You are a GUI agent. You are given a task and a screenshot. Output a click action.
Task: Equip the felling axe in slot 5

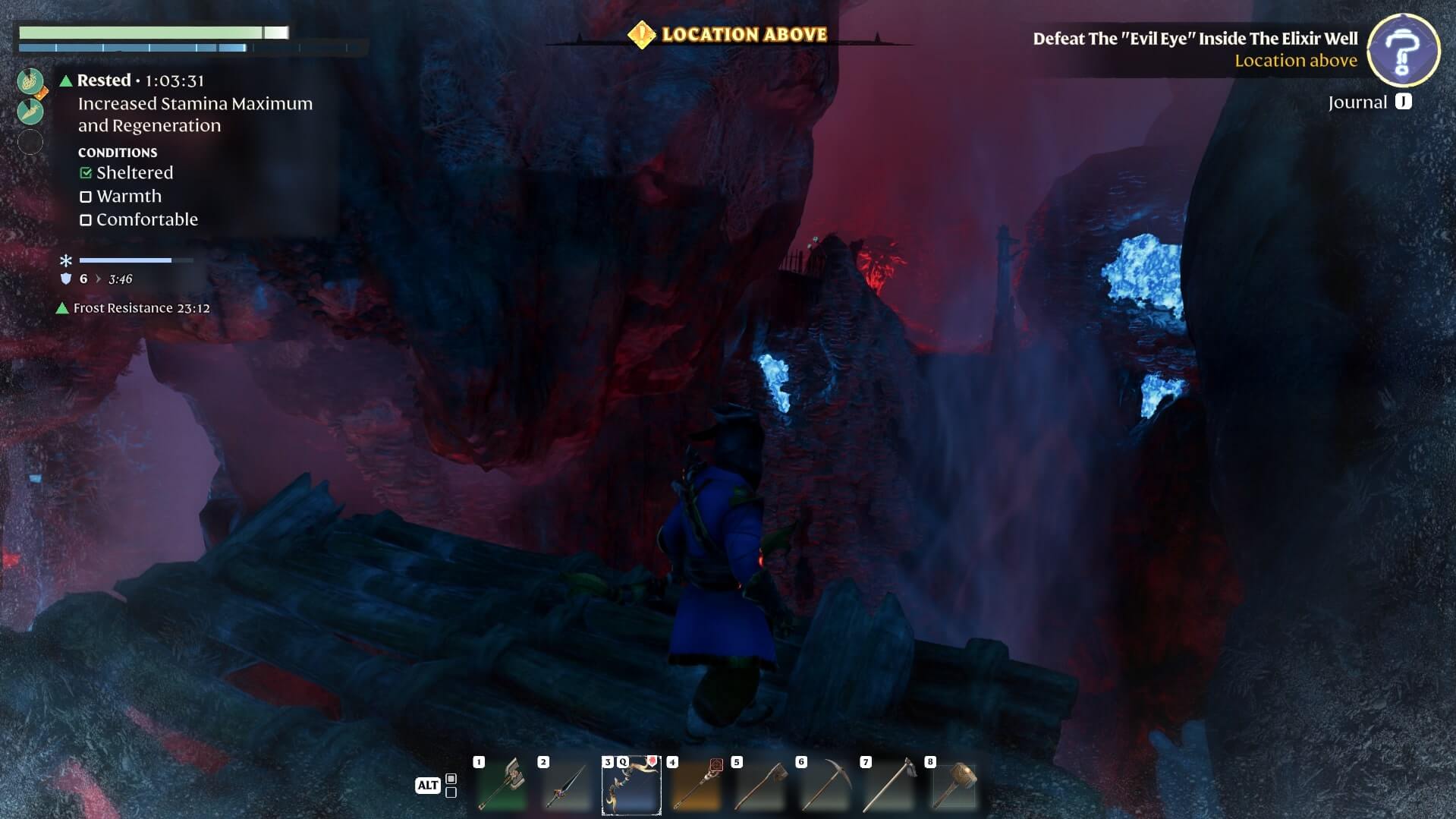(x=759, y=786)
